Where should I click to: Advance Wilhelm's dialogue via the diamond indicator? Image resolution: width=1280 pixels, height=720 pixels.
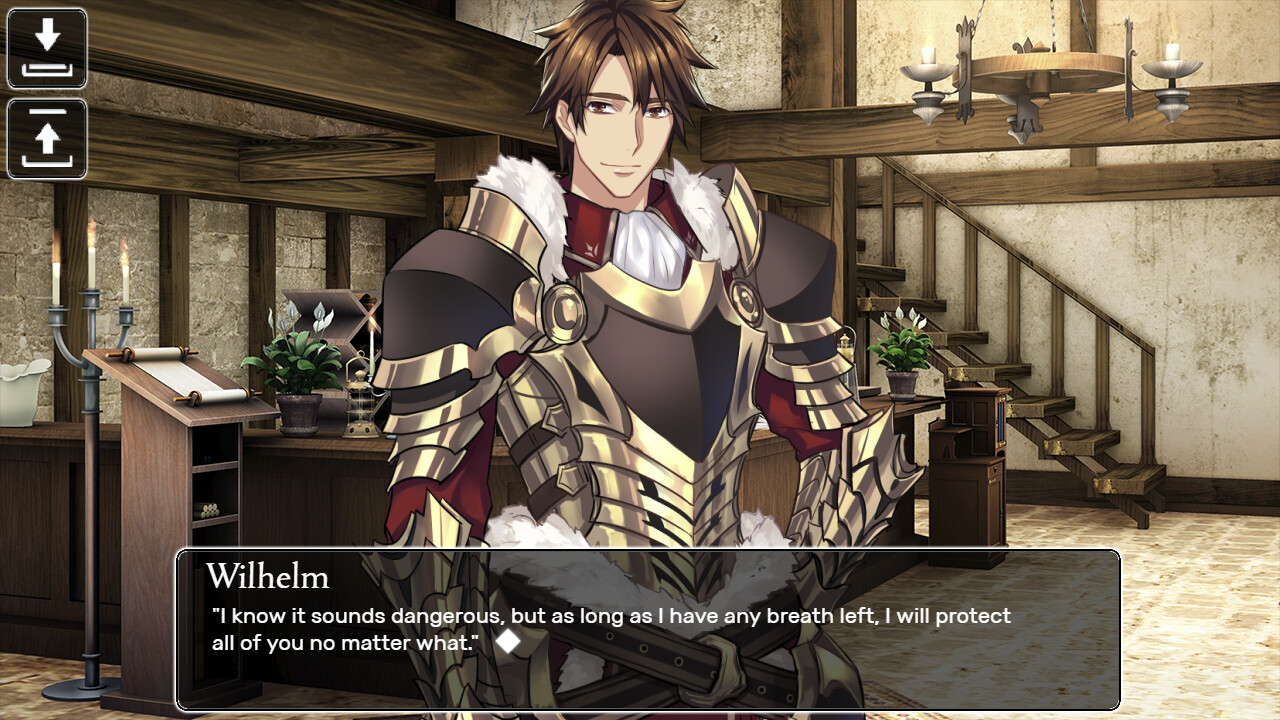(x=509, y=642)
